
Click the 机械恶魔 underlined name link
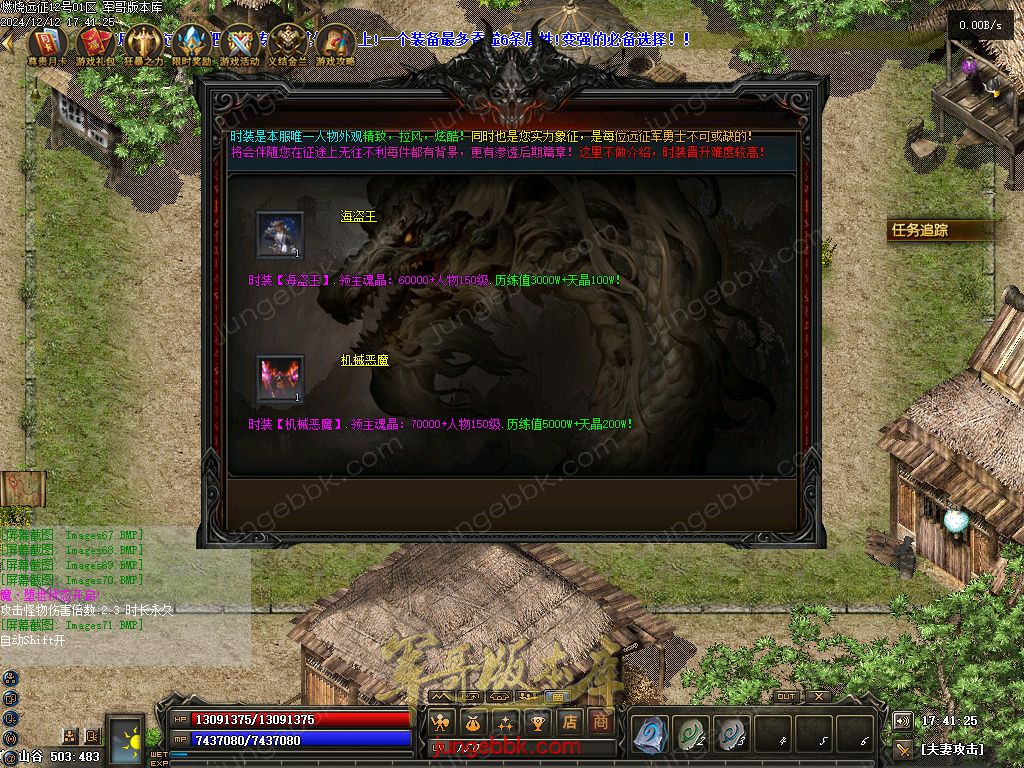tap(364, 360)
